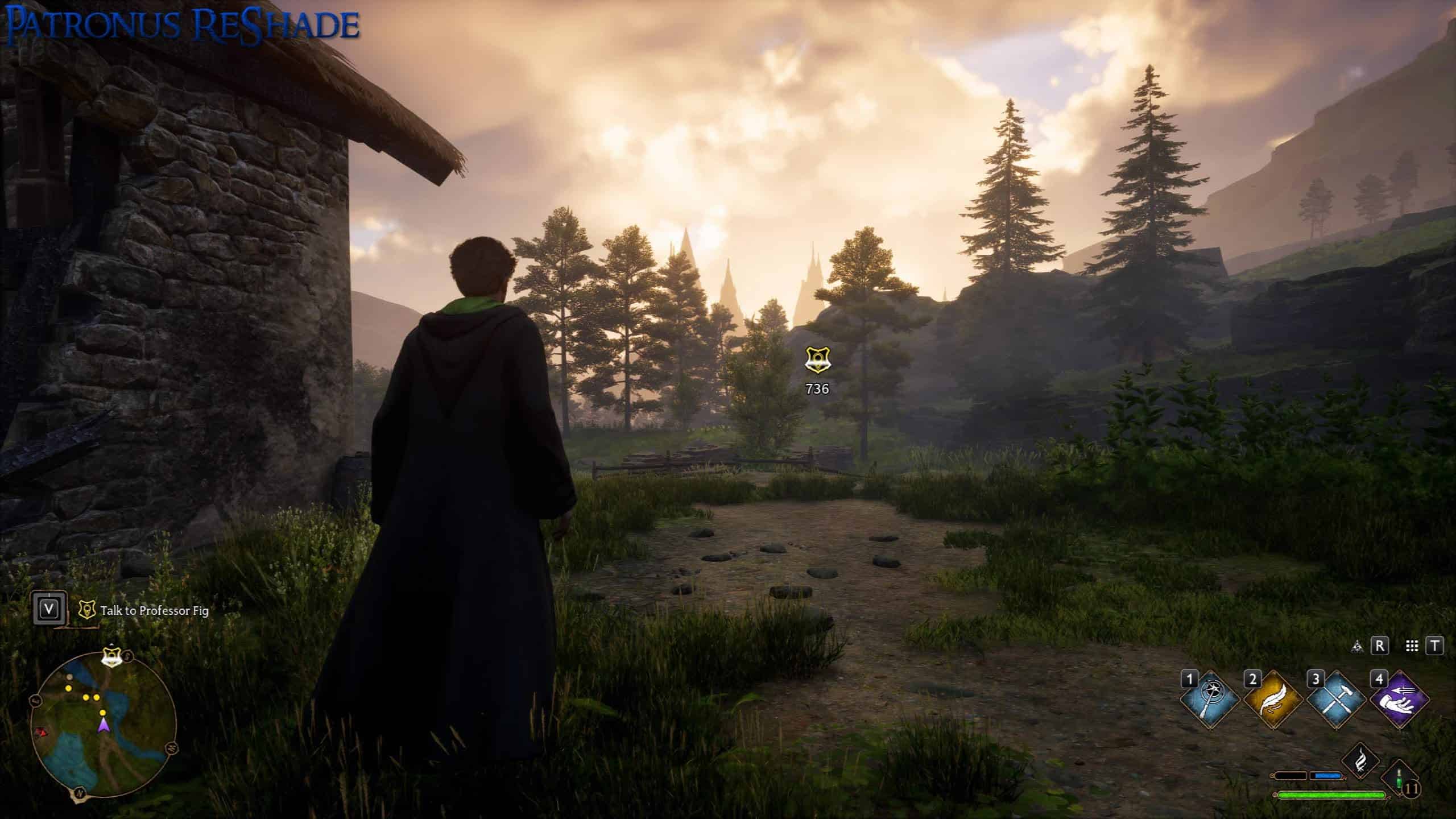Click the red enemy marker on minimap
Screen dimensions: 1456x819
[40, 731]
